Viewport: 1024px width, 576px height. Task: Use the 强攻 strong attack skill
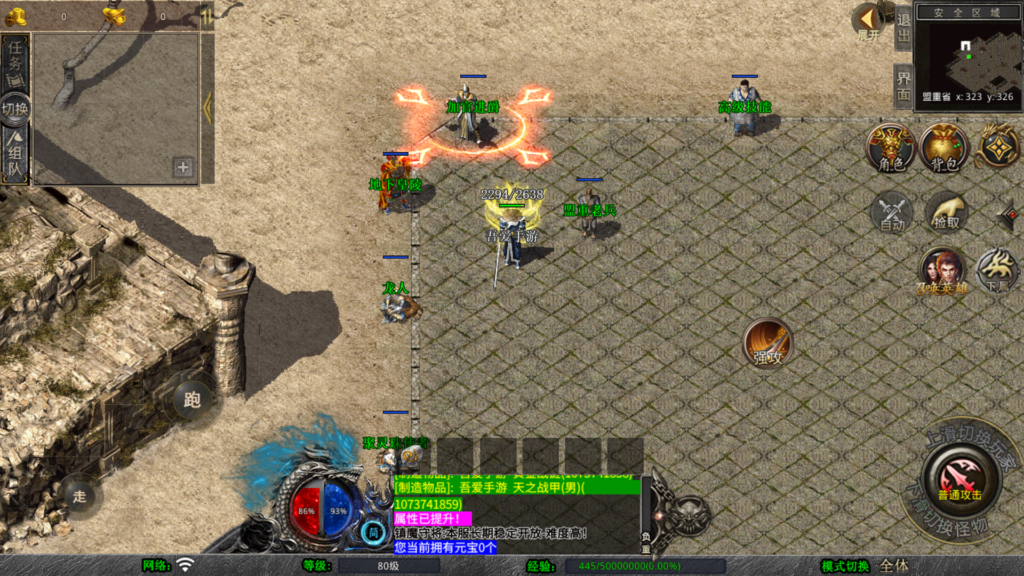[767, 343]
